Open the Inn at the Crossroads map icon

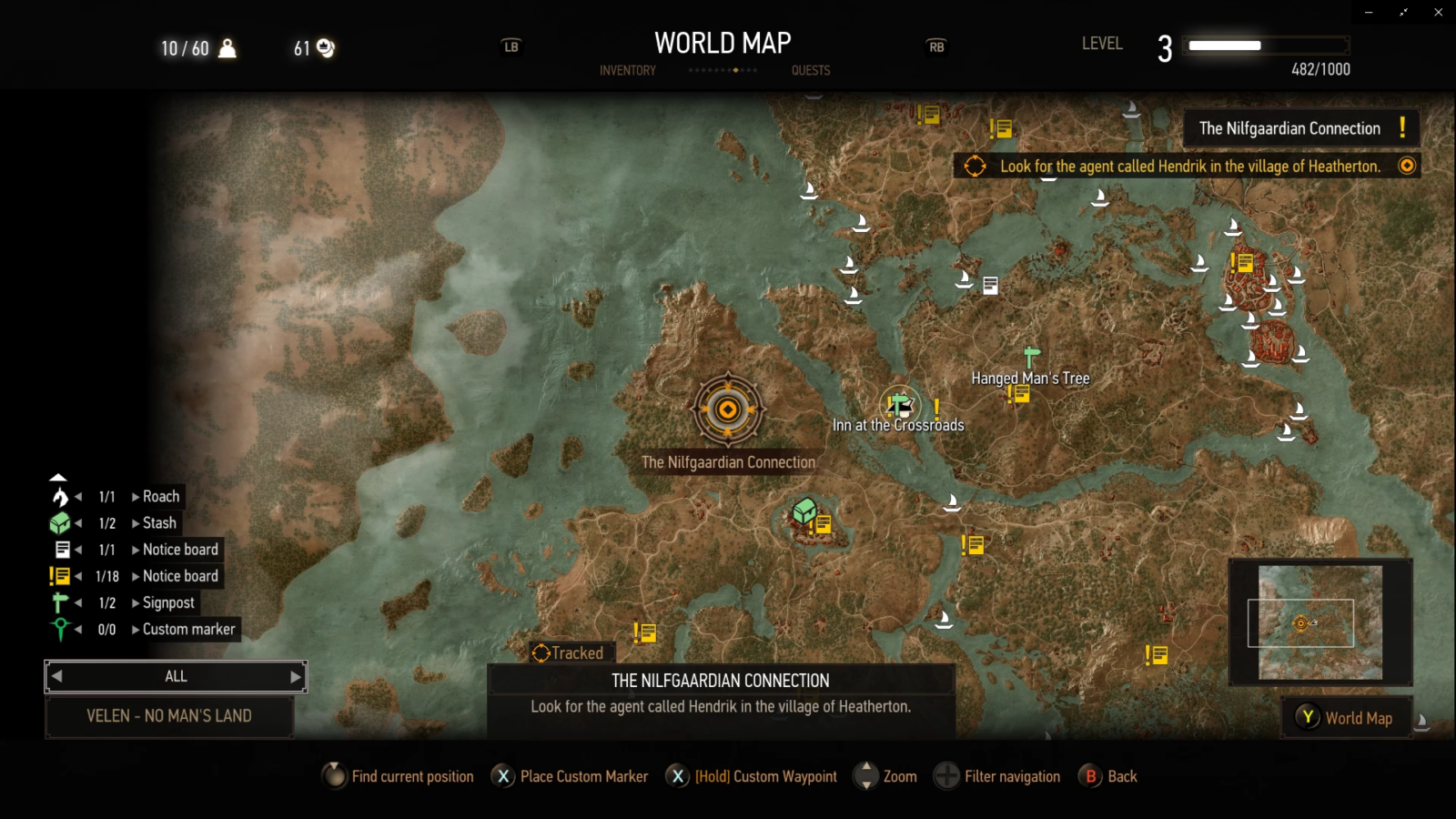(x=899, y=405)
